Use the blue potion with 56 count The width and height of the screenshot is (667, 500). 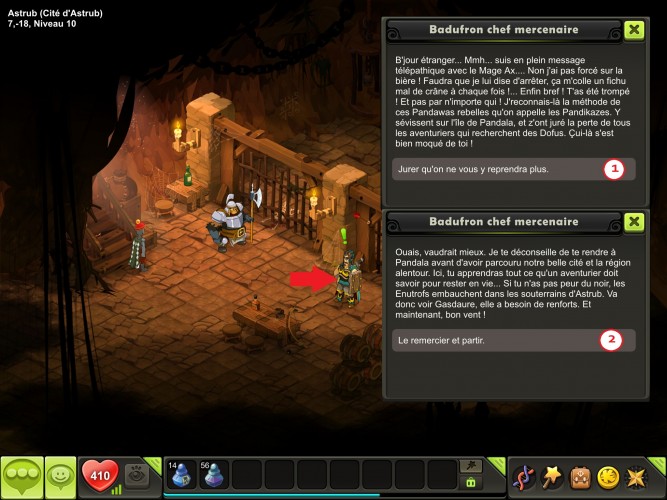click(x=214, y=474)
